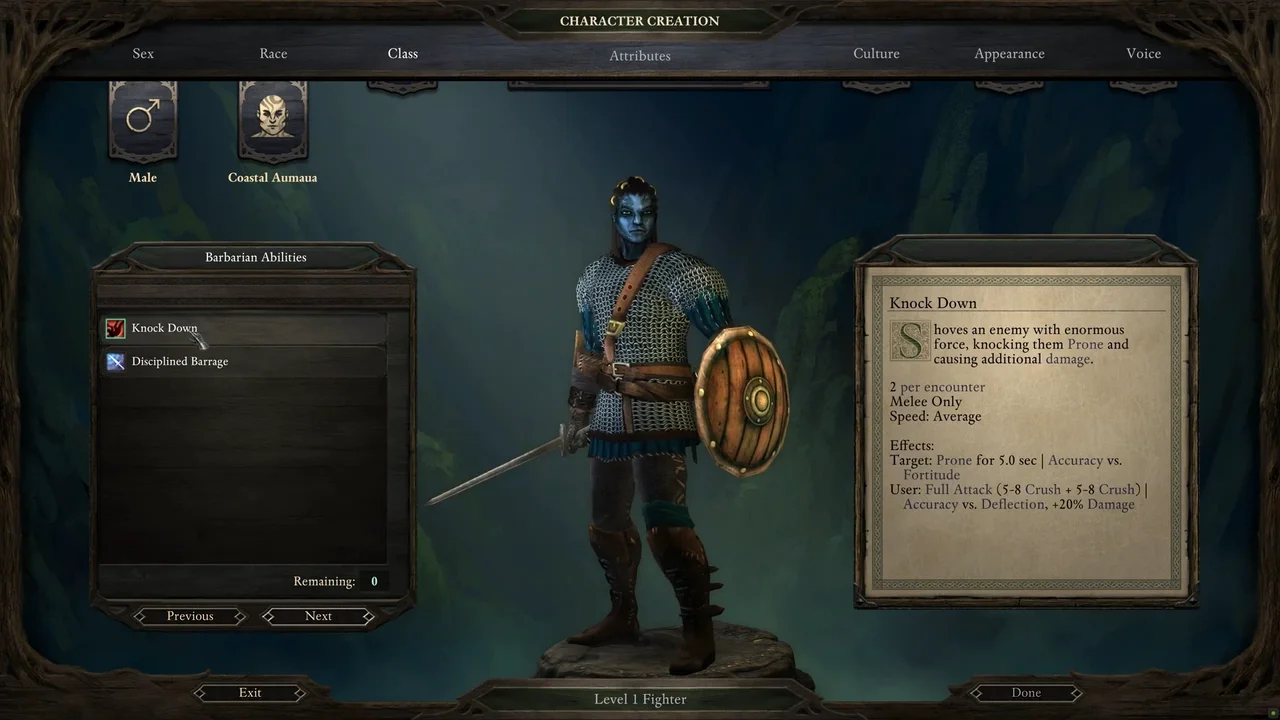Viewport: 1280px width, 720px height.
Task: Confirm with the Done button
Action: click(x=1026, y=692)
